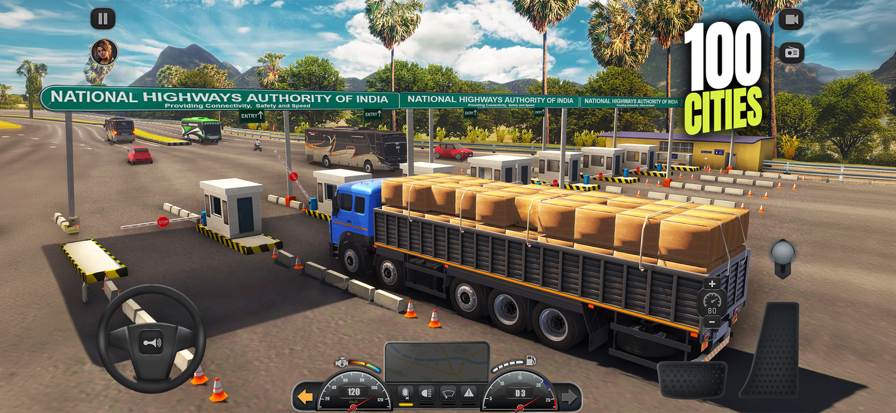Image resolution: width=896 pixels, height=413 pixels.
Task: Toggle the headlight beam button
Action: [427, 393]
